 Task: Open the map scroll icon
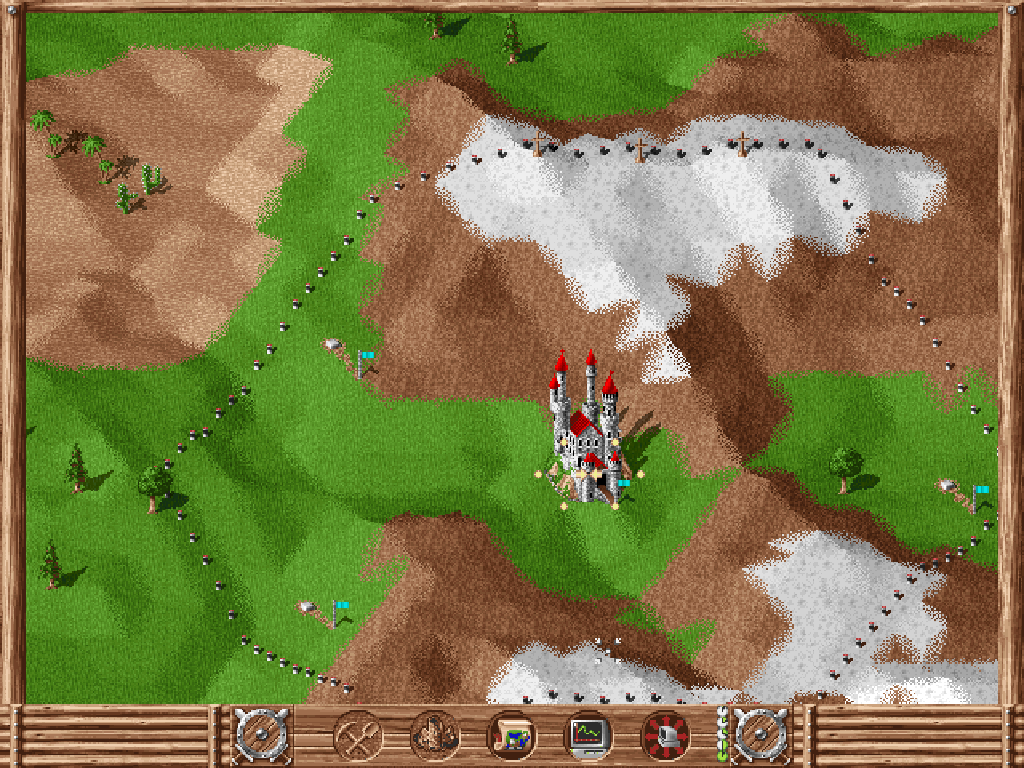(511, 736)
